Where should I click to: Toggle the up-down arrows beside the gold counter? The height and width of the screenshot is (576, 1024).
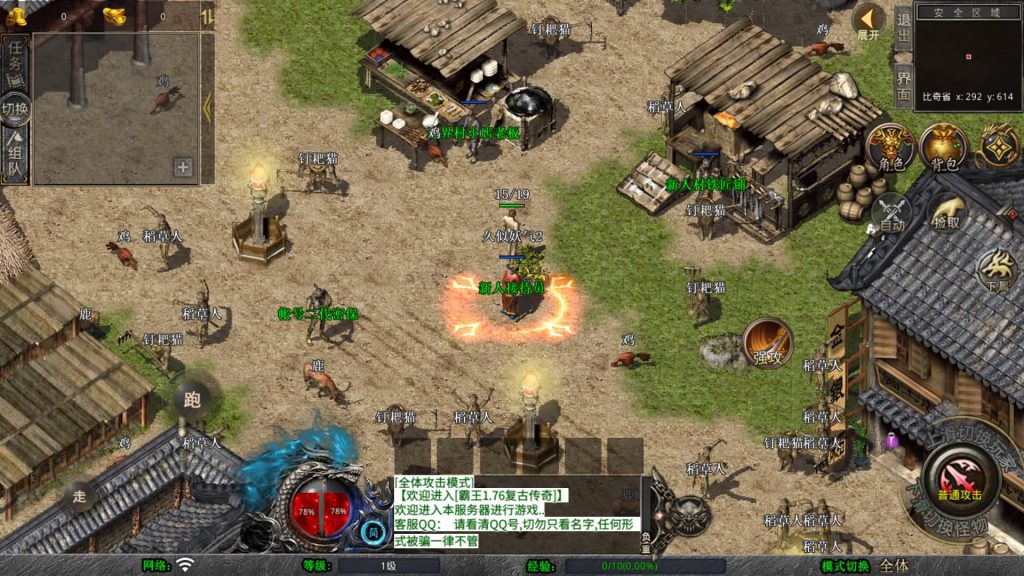(207, 15)
